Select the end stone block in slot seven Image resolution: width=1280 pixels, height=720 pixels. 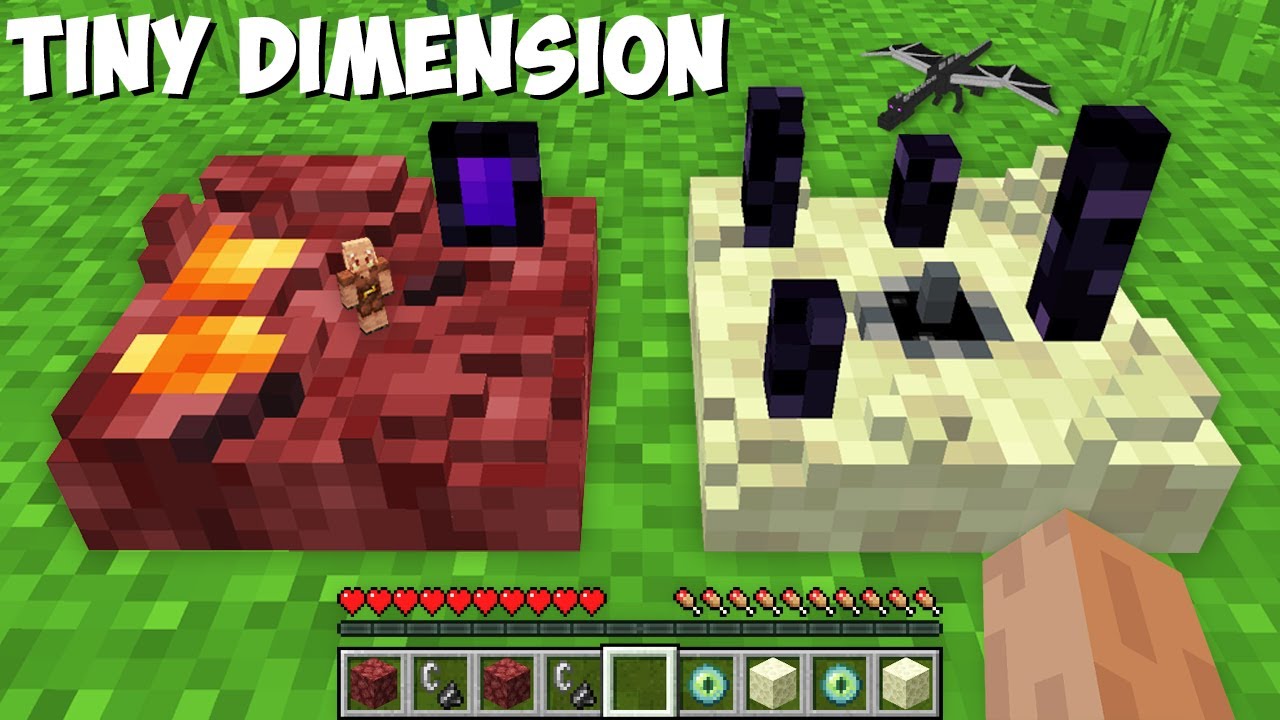click(x=774, y=680)
